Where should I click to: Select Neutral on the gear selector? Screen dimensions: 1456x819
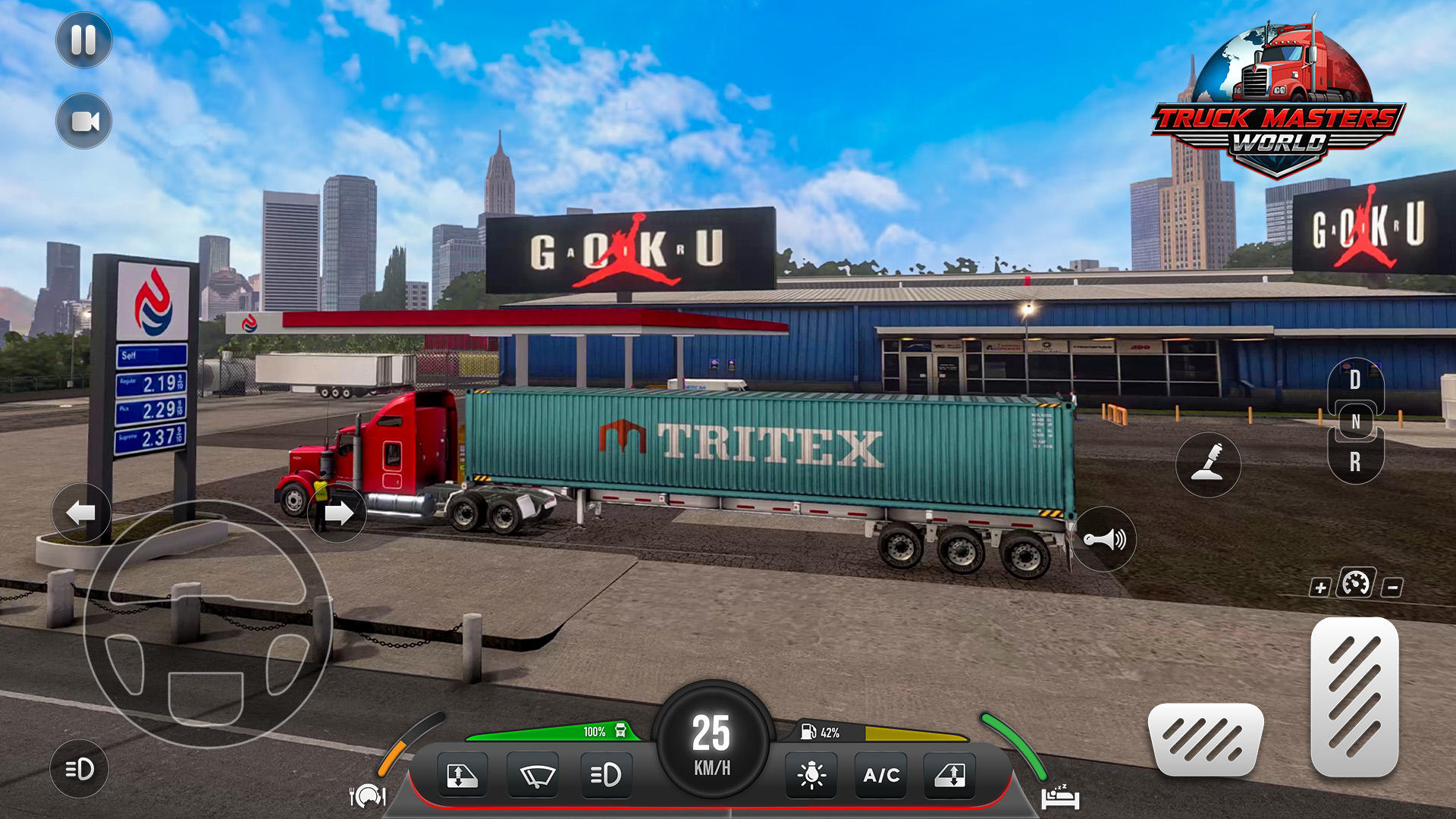click(1355, 421)
